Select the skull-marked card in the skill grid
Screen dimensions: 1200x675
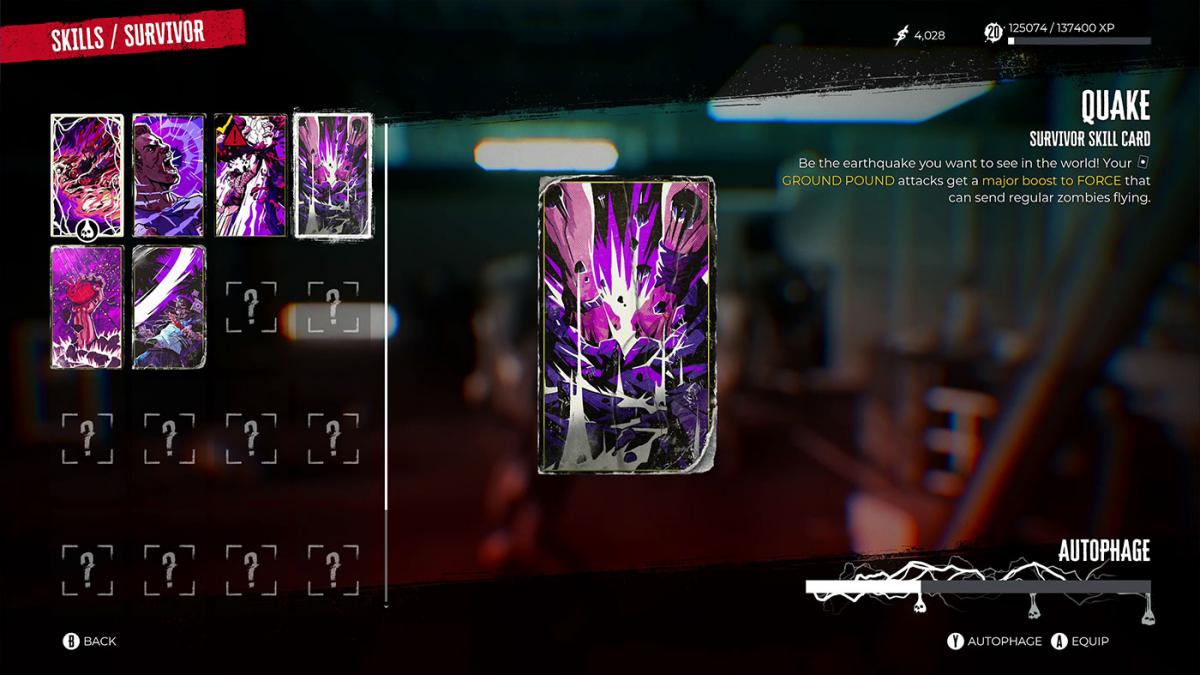click(87, 175)
